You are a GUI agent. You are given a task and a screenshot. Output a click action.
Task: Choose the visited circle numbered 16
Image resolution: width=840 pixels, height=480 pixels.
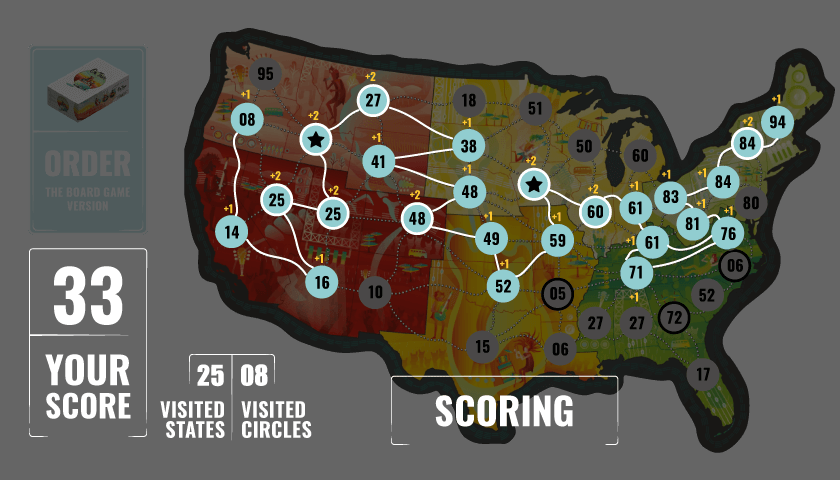[321, 283]
